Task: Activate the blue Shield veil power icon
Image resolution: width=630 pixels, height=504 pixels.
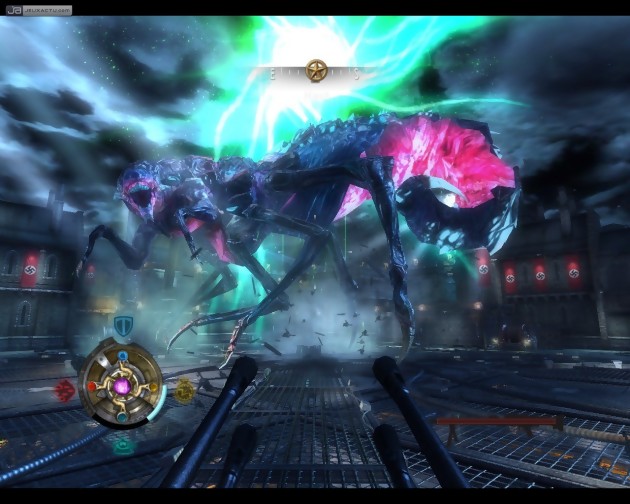Action: (123, 325)
